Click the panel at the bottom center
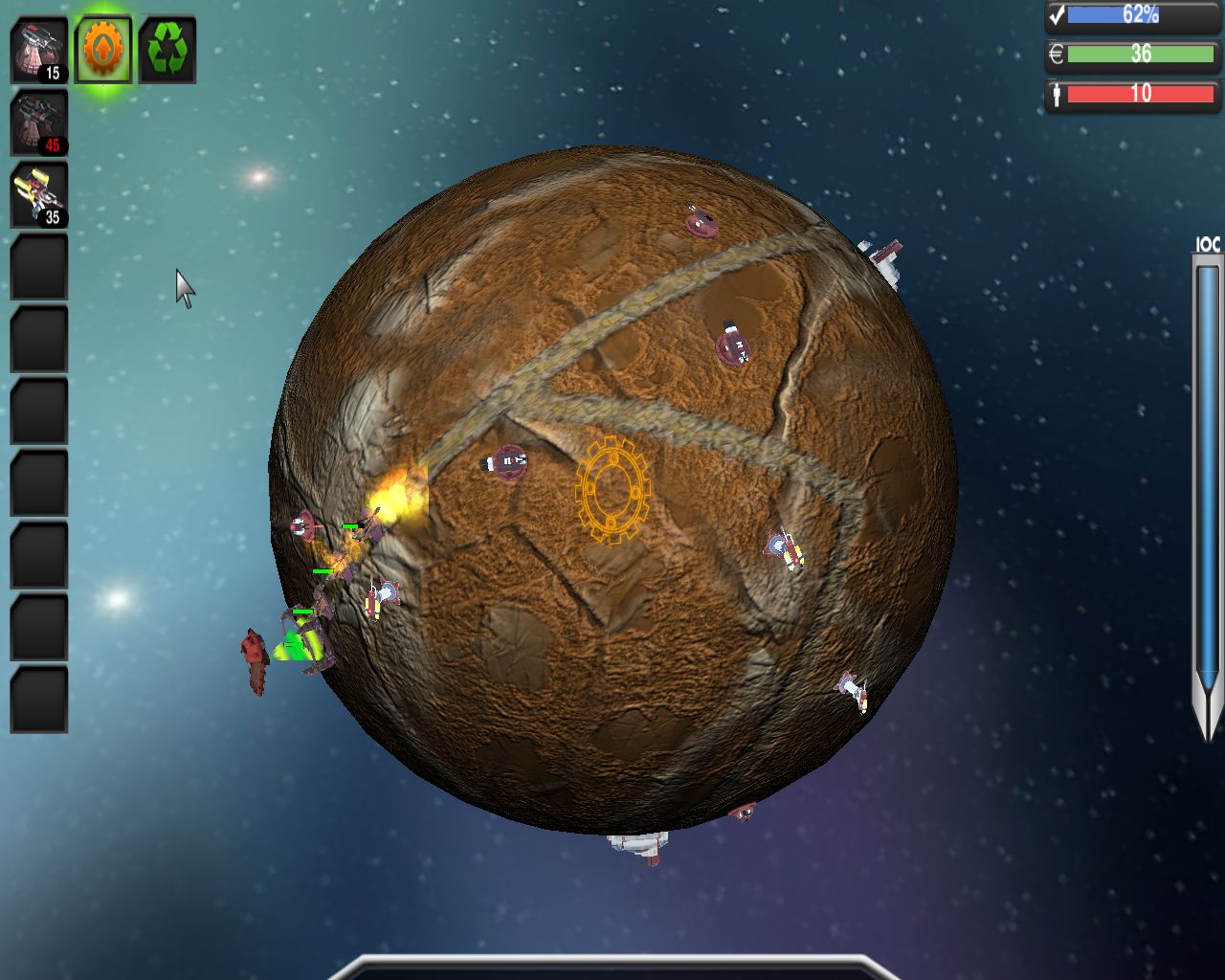The width and height of the screenshot is (1225, 980). (x=612, y=974)
